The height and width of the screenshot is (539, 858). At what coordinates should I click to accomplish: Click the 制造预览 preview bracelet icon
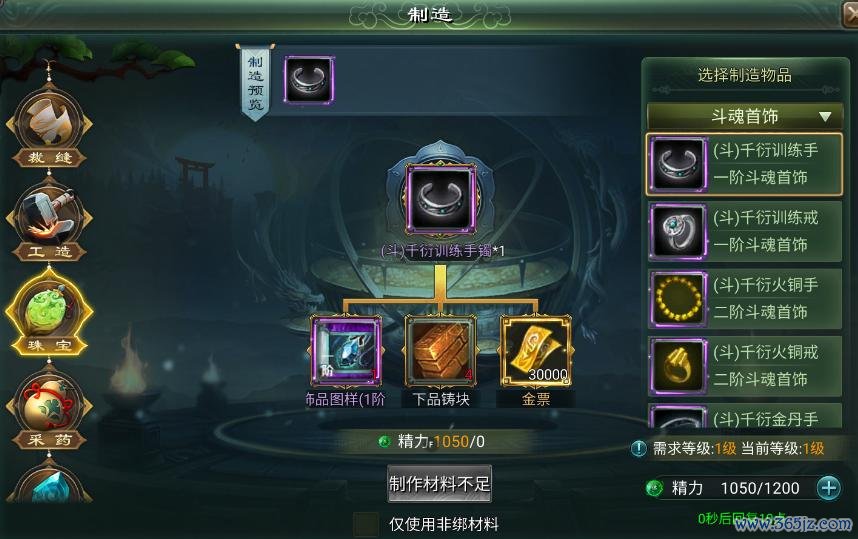click(309, 80)
